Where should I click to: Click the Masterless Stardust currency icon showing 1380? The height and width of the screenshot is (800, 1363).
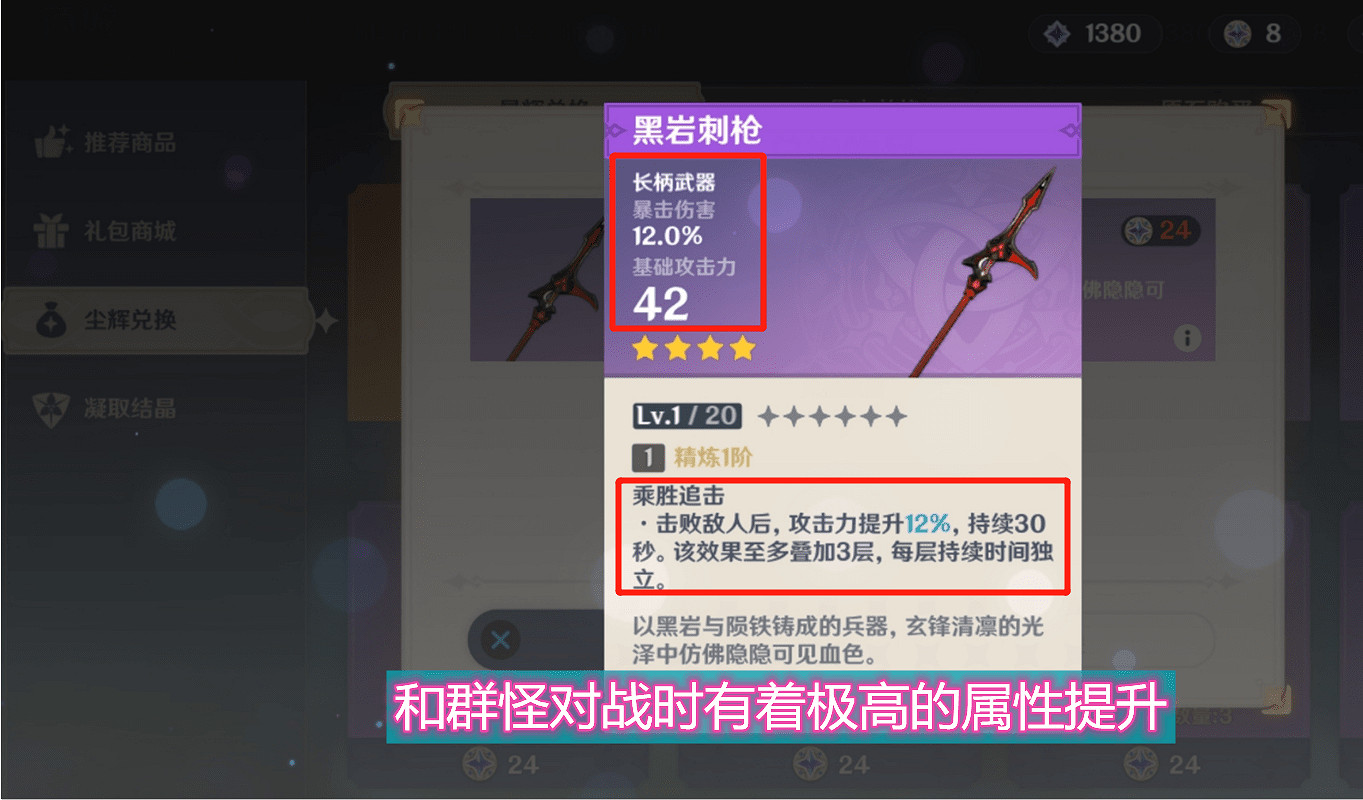(1055, 33)
